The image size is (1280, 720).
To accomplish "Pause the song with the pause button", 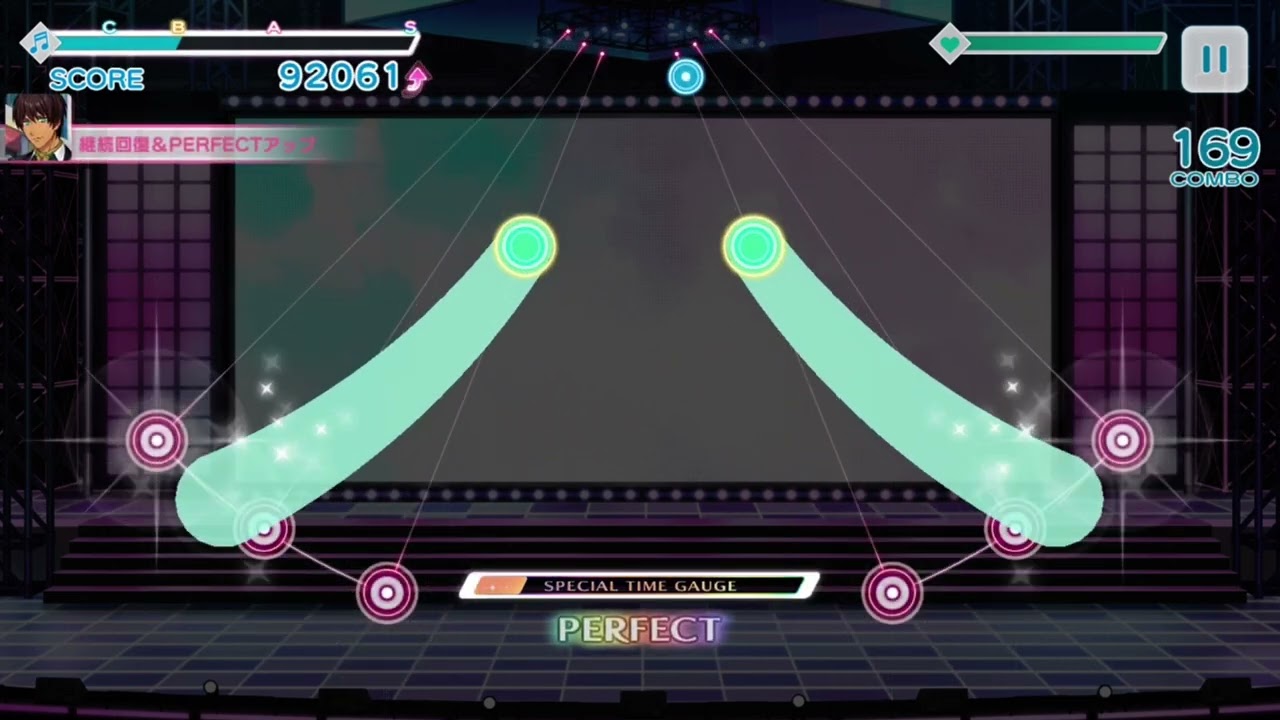I will coord(1214,59).
